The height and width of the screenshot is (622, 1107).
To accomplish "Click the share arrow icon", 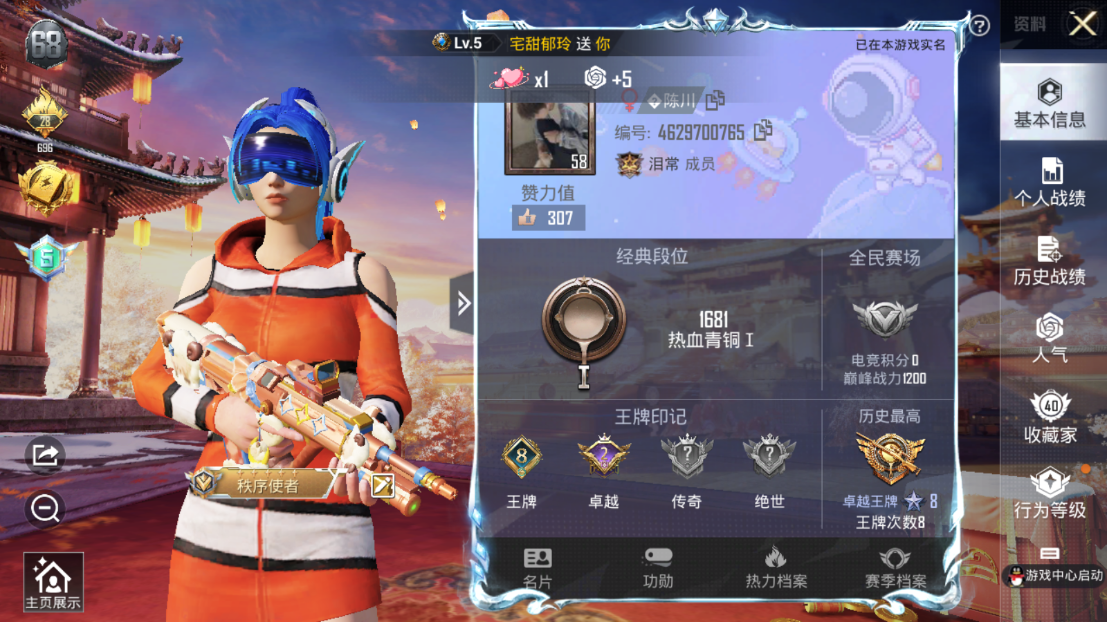I will pos(45,455).
